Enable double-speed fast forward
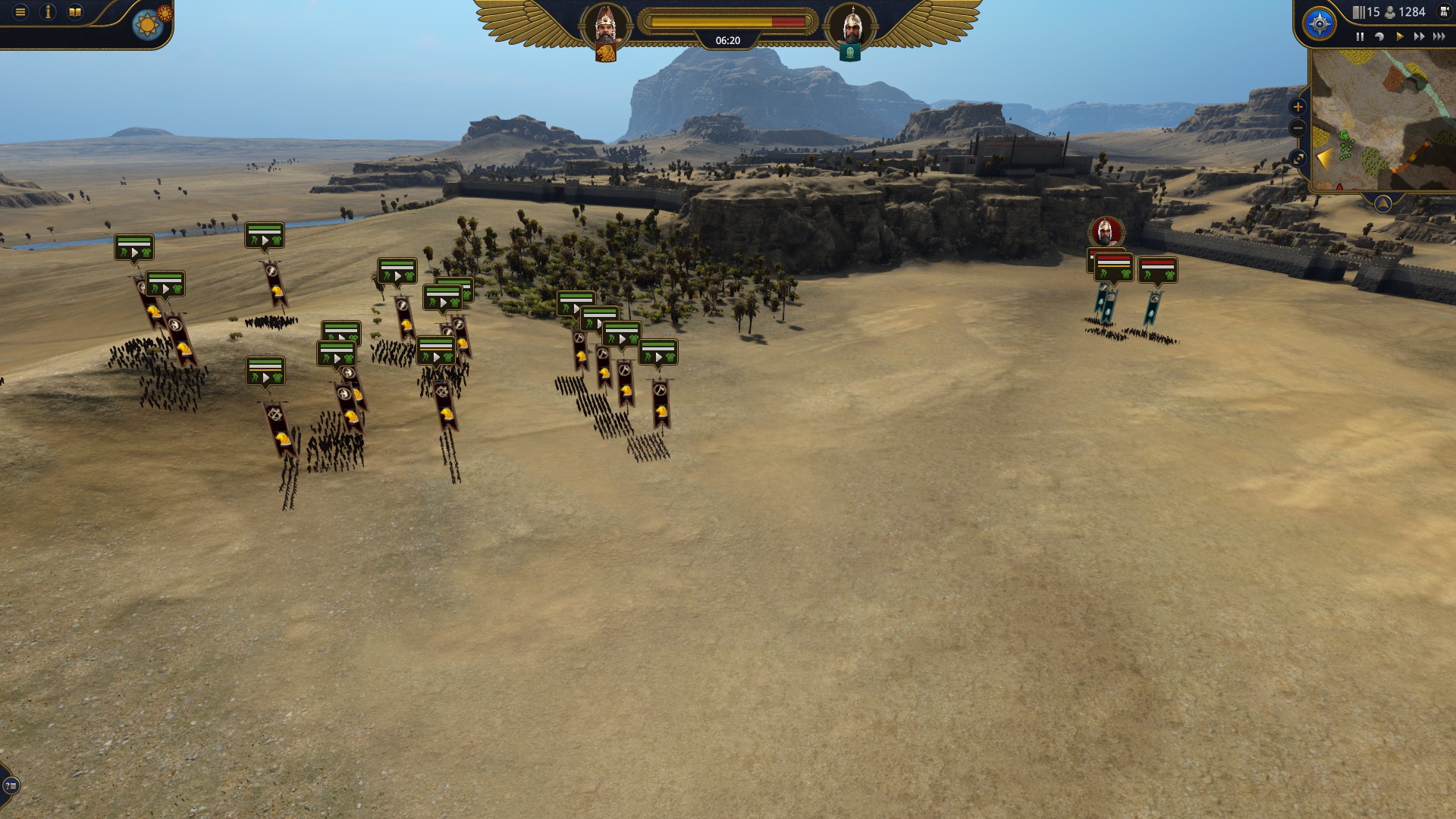The width and height of the screenshot is (1456, 819). [x=1418, y=36]
